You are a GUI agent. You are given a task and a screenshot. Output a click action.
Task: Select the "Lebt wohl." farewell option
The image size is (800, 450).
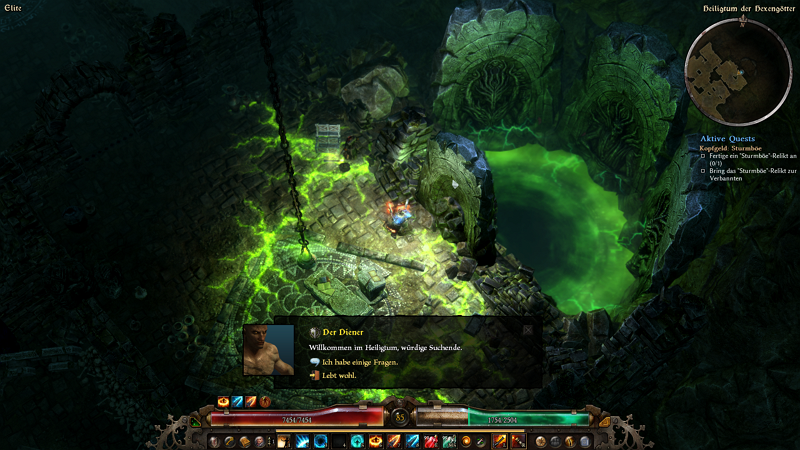(340, 375)
